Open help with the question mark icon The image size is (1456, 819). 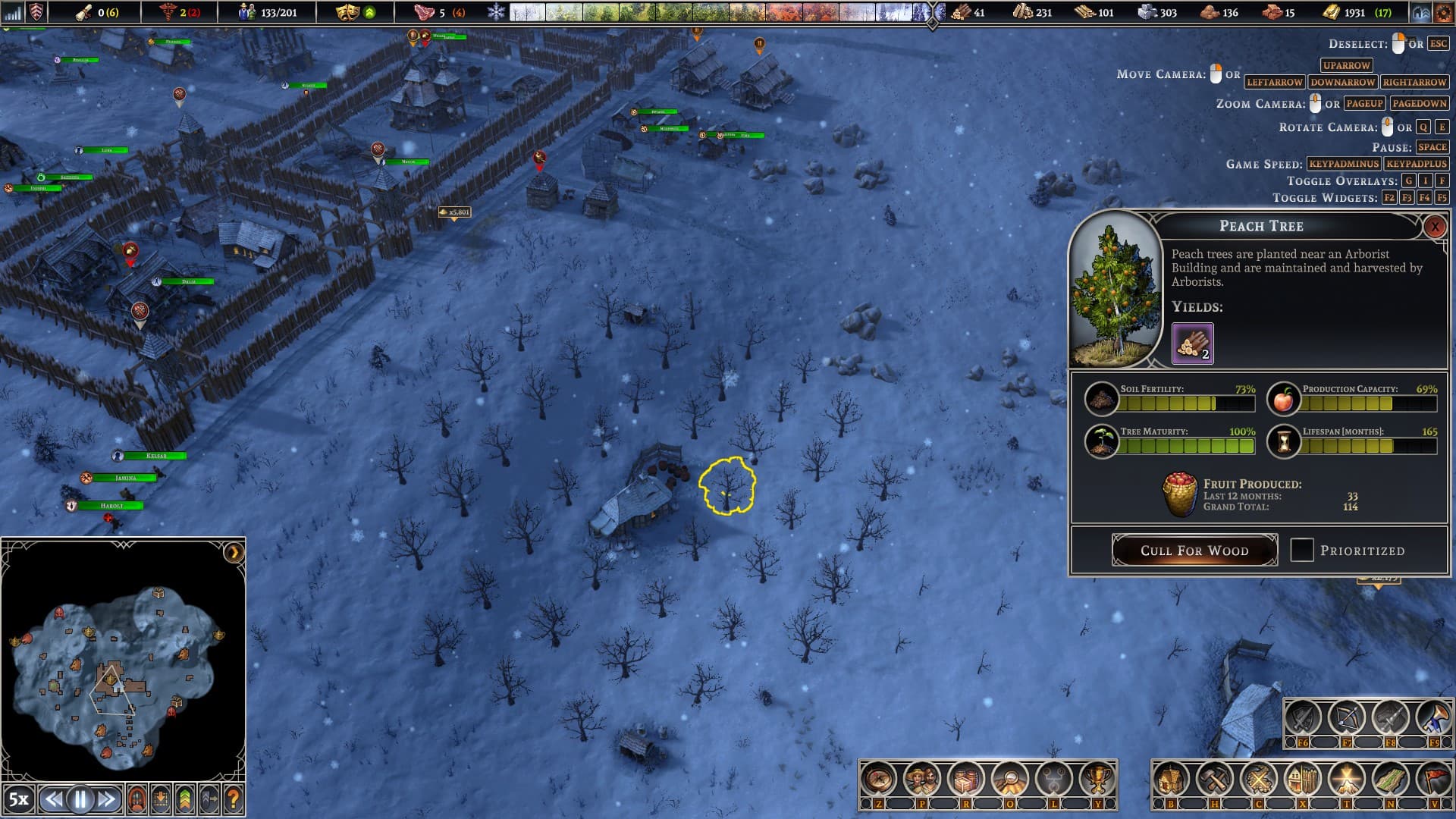[x=234, y=799]
